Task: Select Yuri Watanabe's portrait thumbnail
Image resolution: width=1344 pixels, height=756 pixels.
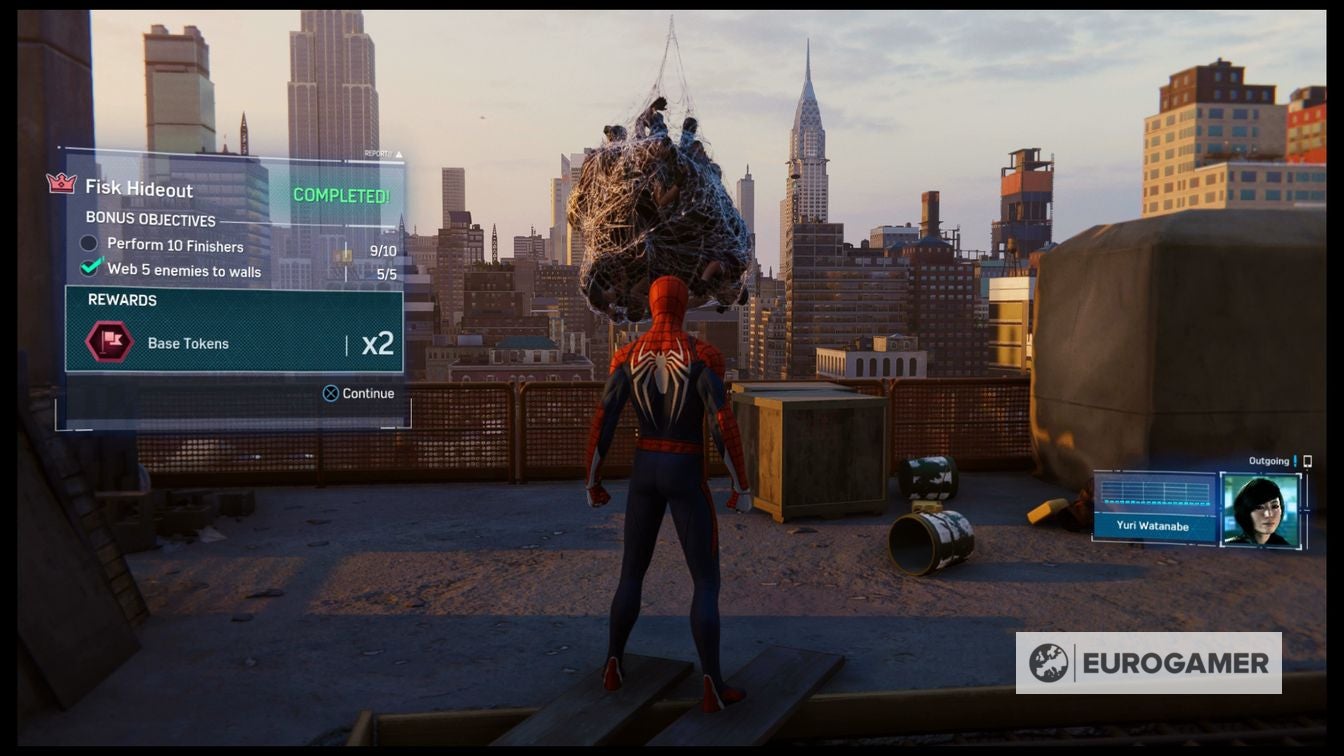Action: pos(1262,508)
